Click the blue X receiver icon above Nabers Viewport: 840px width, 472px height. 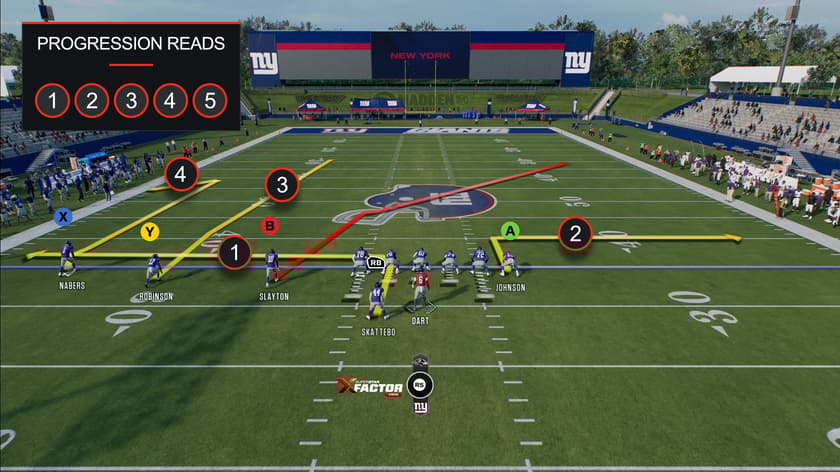(x=64, y=216)
